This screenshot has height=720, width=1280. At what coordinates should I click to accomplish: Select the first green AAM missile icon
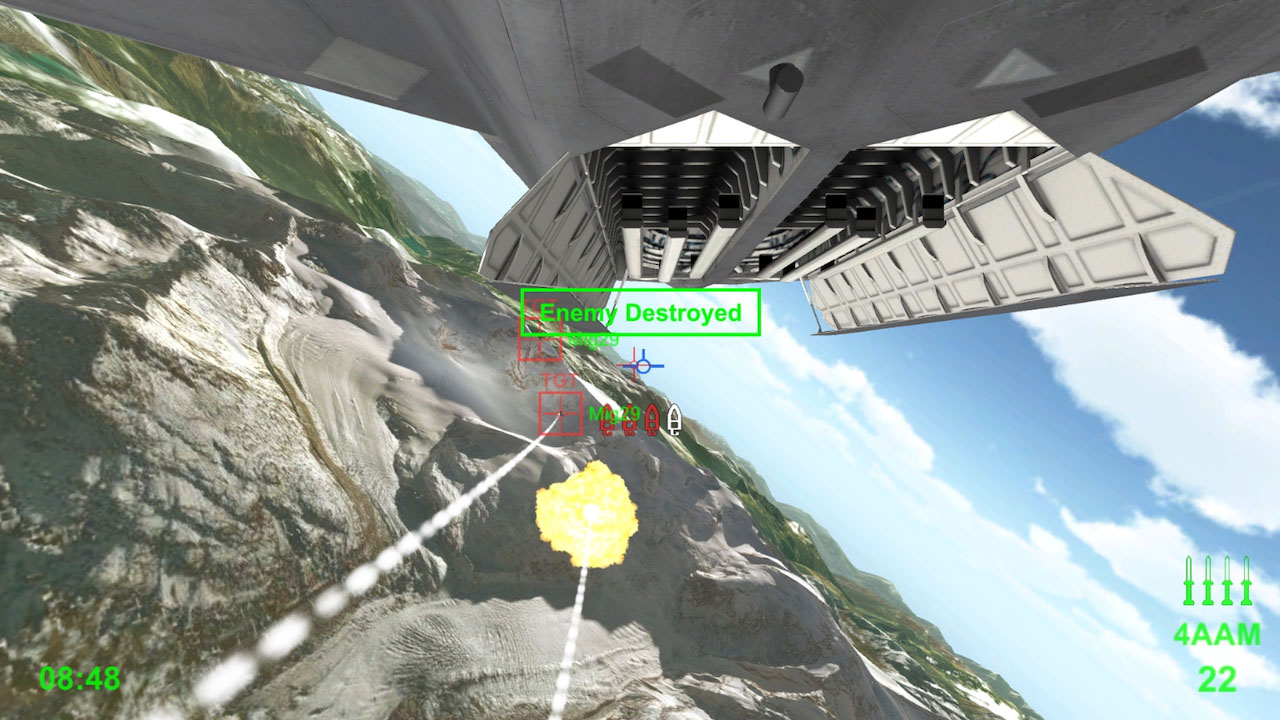[x=1188, y=582]
